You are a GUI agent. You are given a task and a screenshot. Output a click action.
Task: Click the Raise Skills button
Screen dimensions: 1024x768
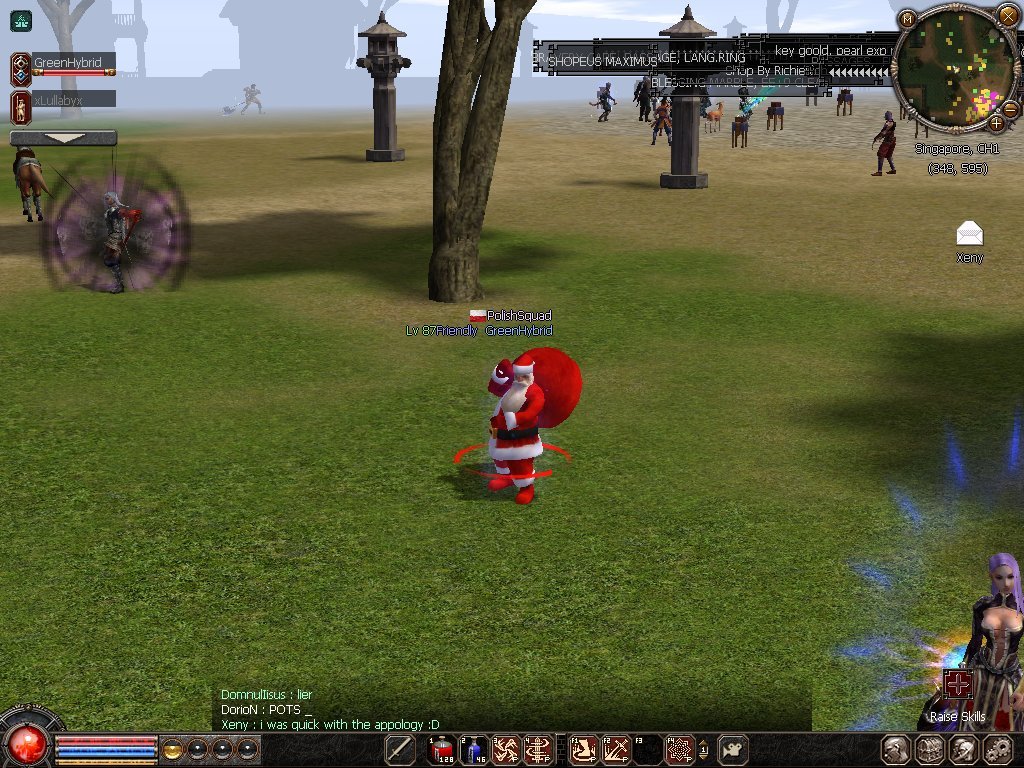click(958, 685)
